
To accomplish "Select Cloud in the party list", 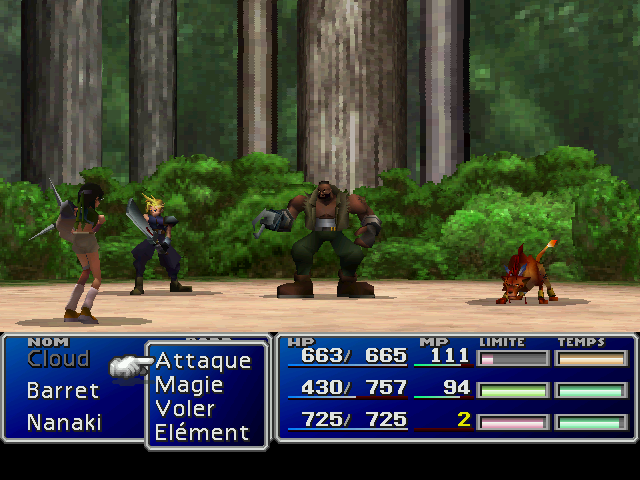I will [58, 359].
